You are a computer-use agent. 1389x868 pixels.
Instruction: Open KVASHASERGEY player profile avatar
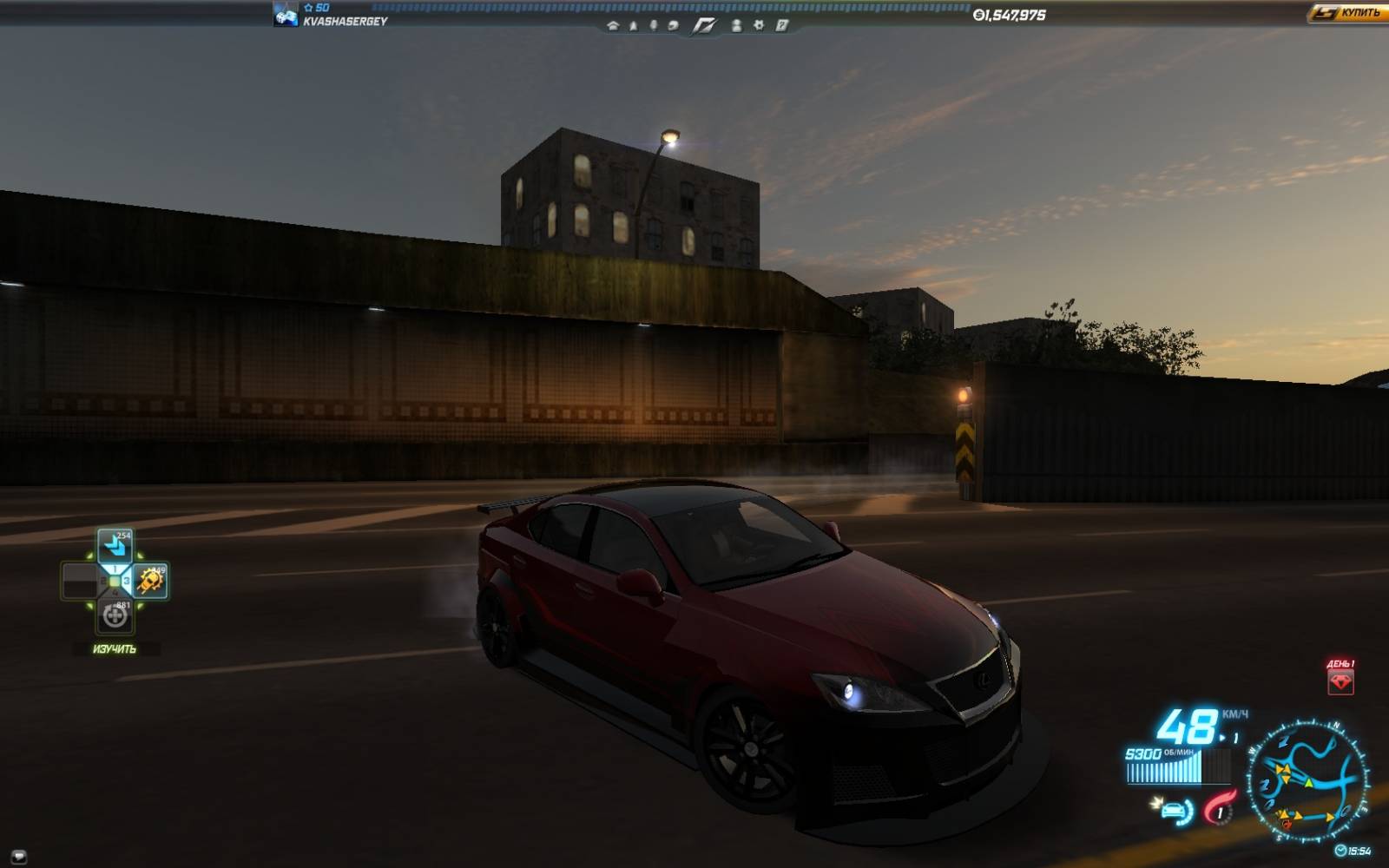tap(286, 15)
